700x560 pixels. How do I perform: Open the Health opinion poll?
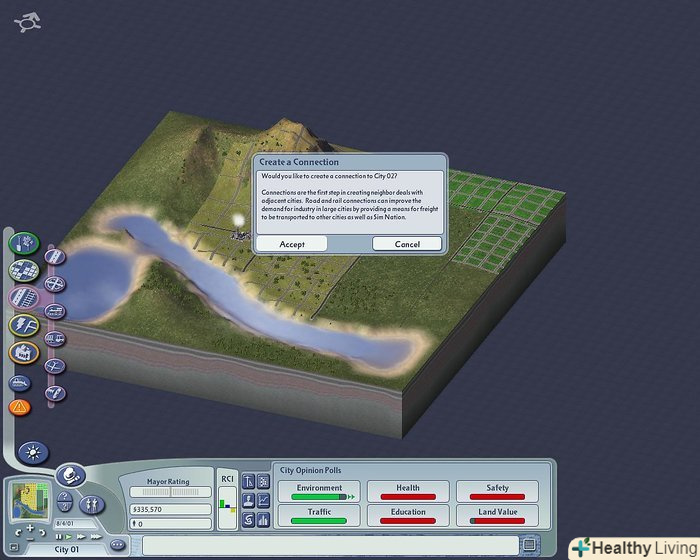[407, 490]
